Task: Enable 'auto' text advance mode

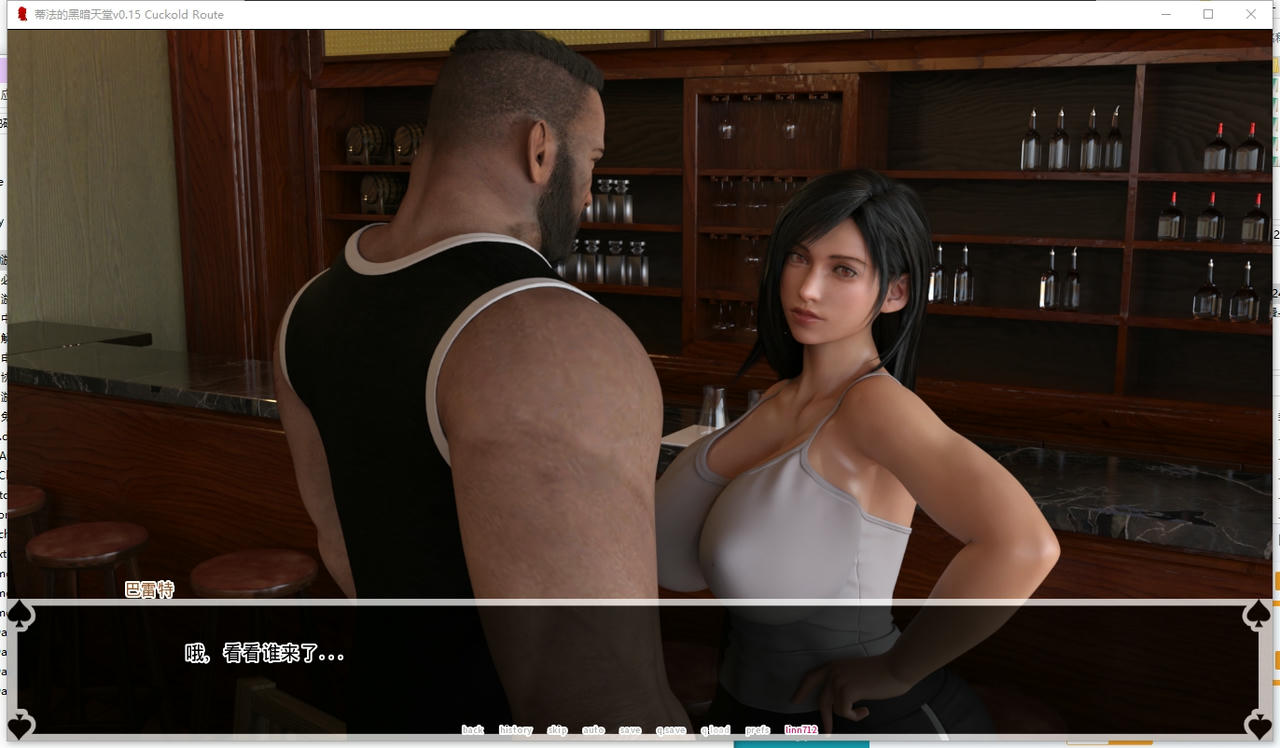Action: click(x=594, y=730)
